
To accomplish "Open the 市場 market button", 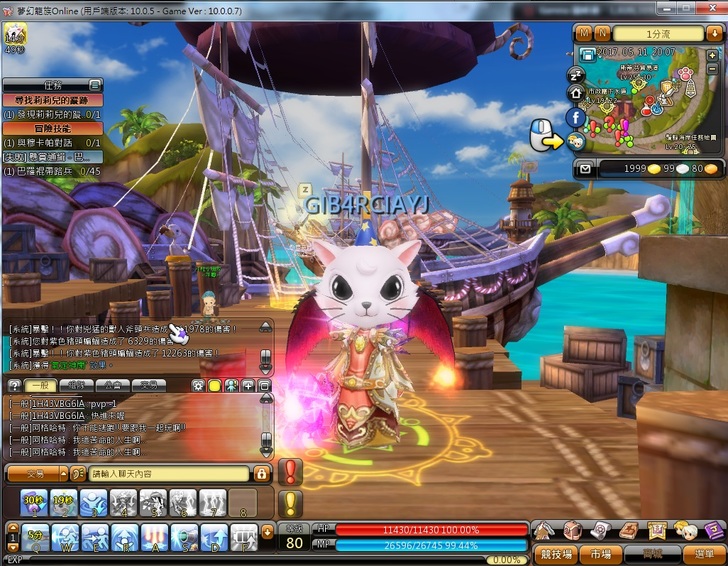I will coord(601,553).
